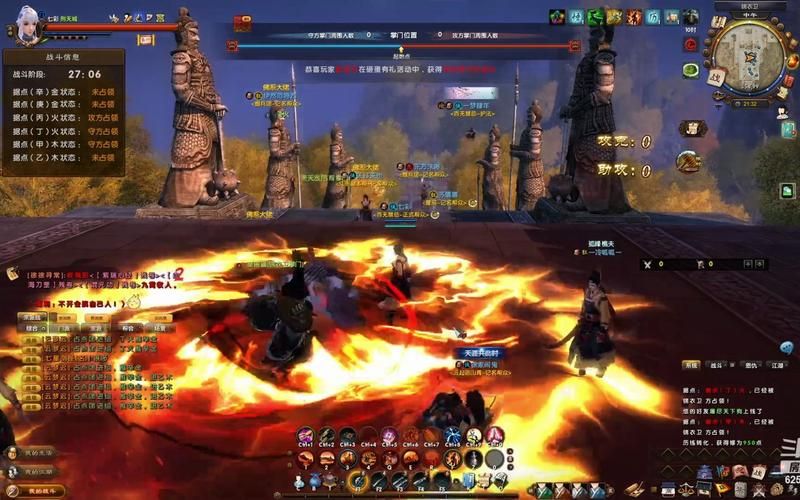The height and width of the screenshot is (500, 800).
Task: Open the 据点 tab in the log panel
Action: (x=690, y=366)
